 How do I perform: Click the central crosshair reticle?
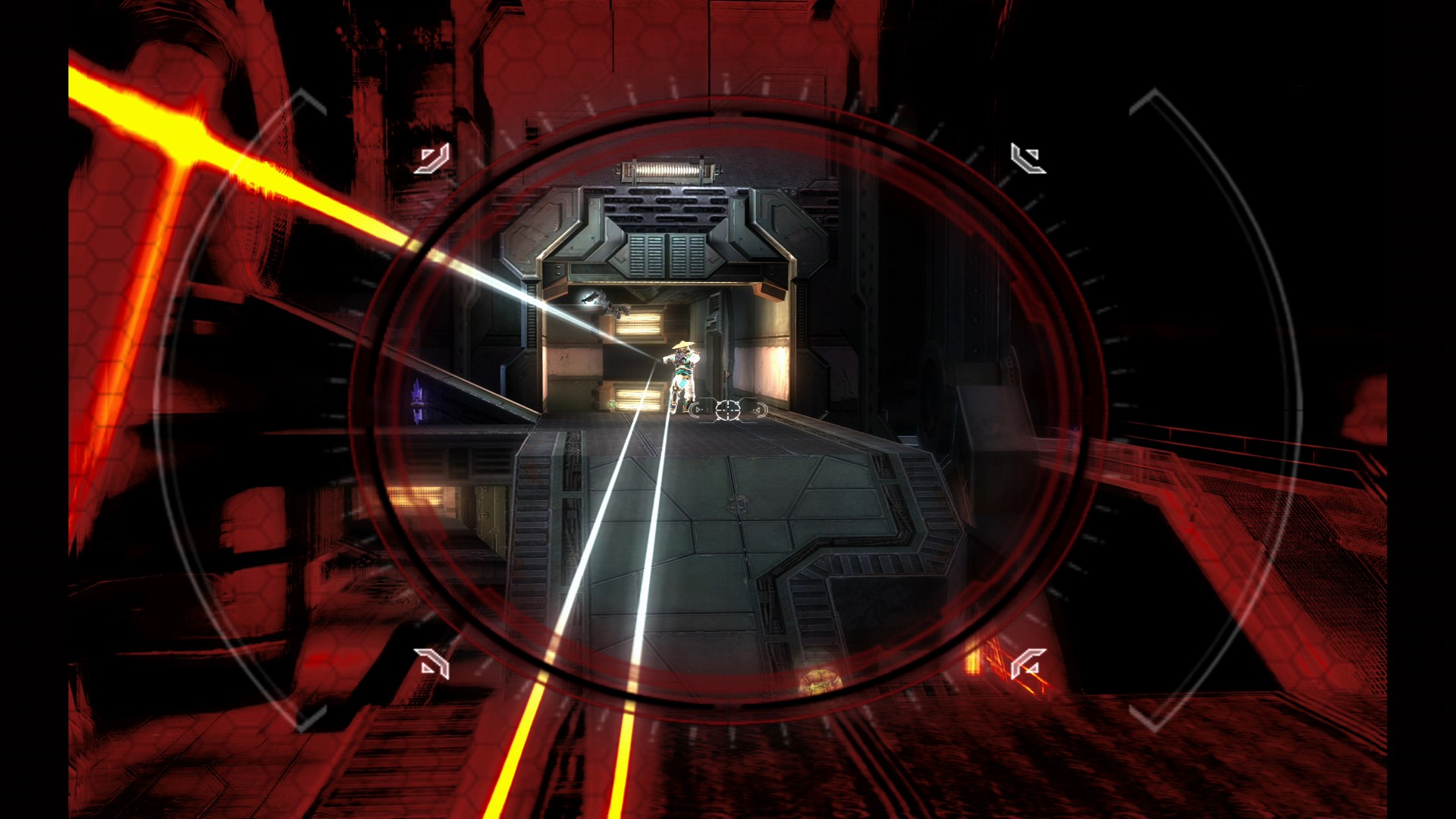(x=728, y=410)
